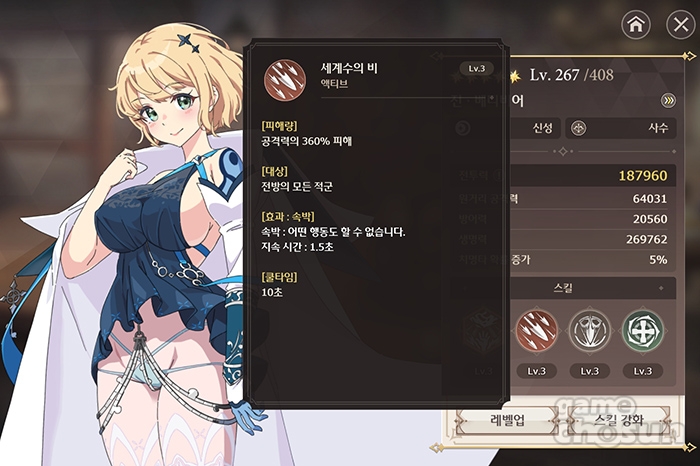Select the grey crossed-bow skill icon
Screen dimensions: 700x466
(589, 332)
